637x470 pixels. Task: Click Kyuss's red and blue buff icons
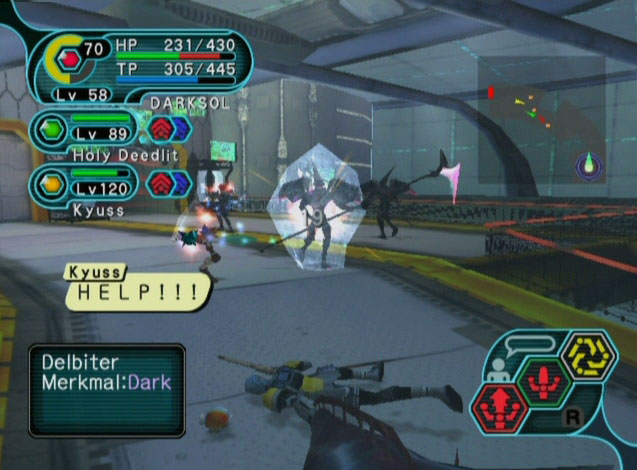[169, 183]
